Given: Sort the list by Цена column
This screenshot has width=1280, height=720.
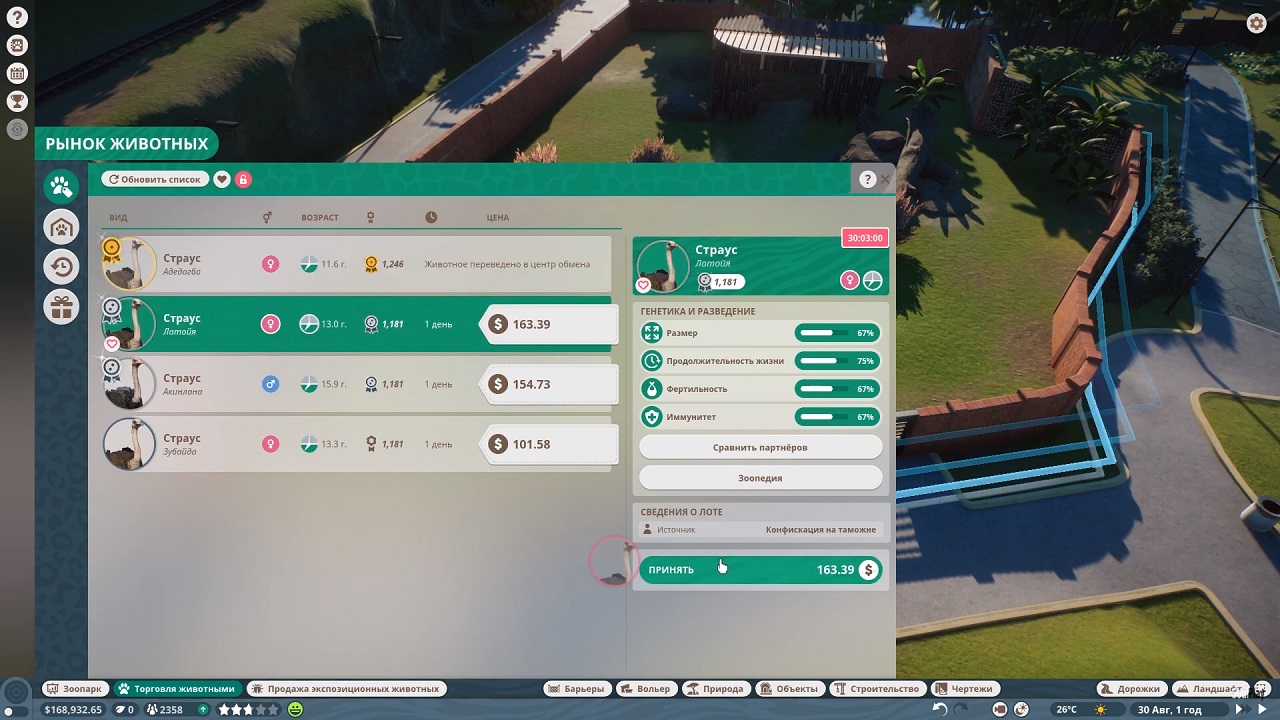Looking at the screenshot, I should tap(497, 217).
